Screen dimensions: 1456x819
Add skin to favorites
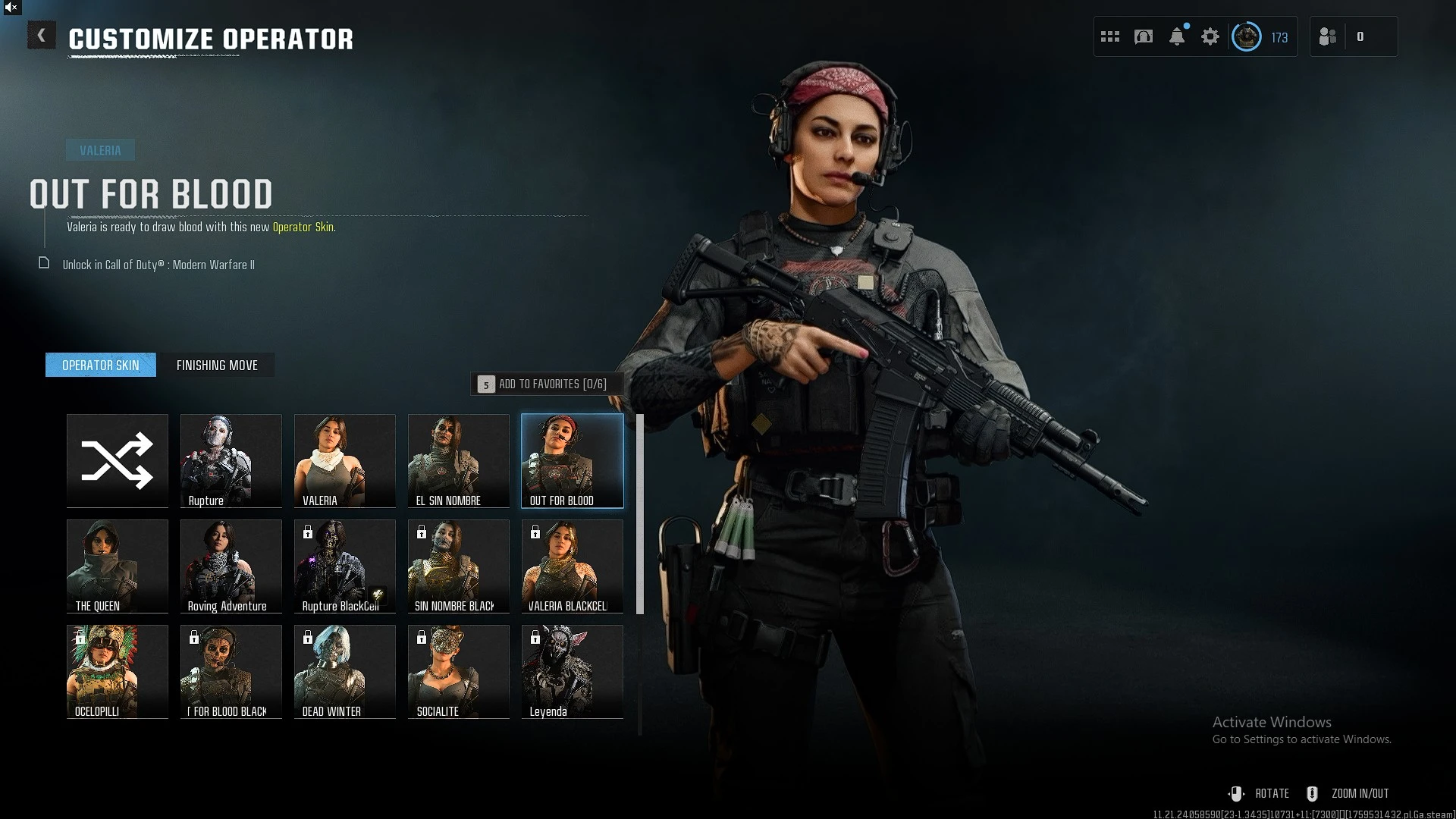pyautogui.click(x=543, y=384)
